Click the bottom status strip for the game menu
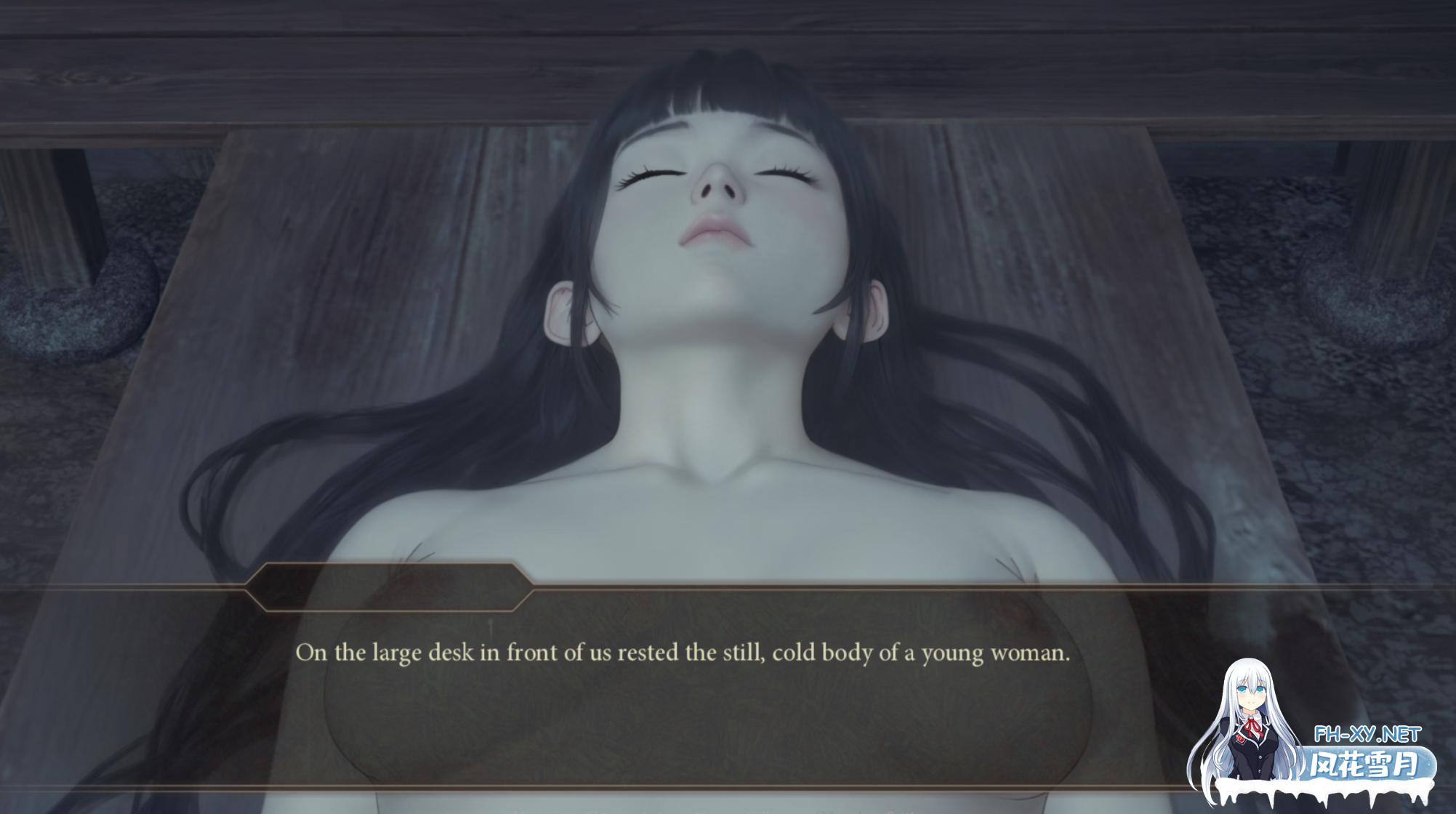1456x814 pixels. click(x=727, y=809)
